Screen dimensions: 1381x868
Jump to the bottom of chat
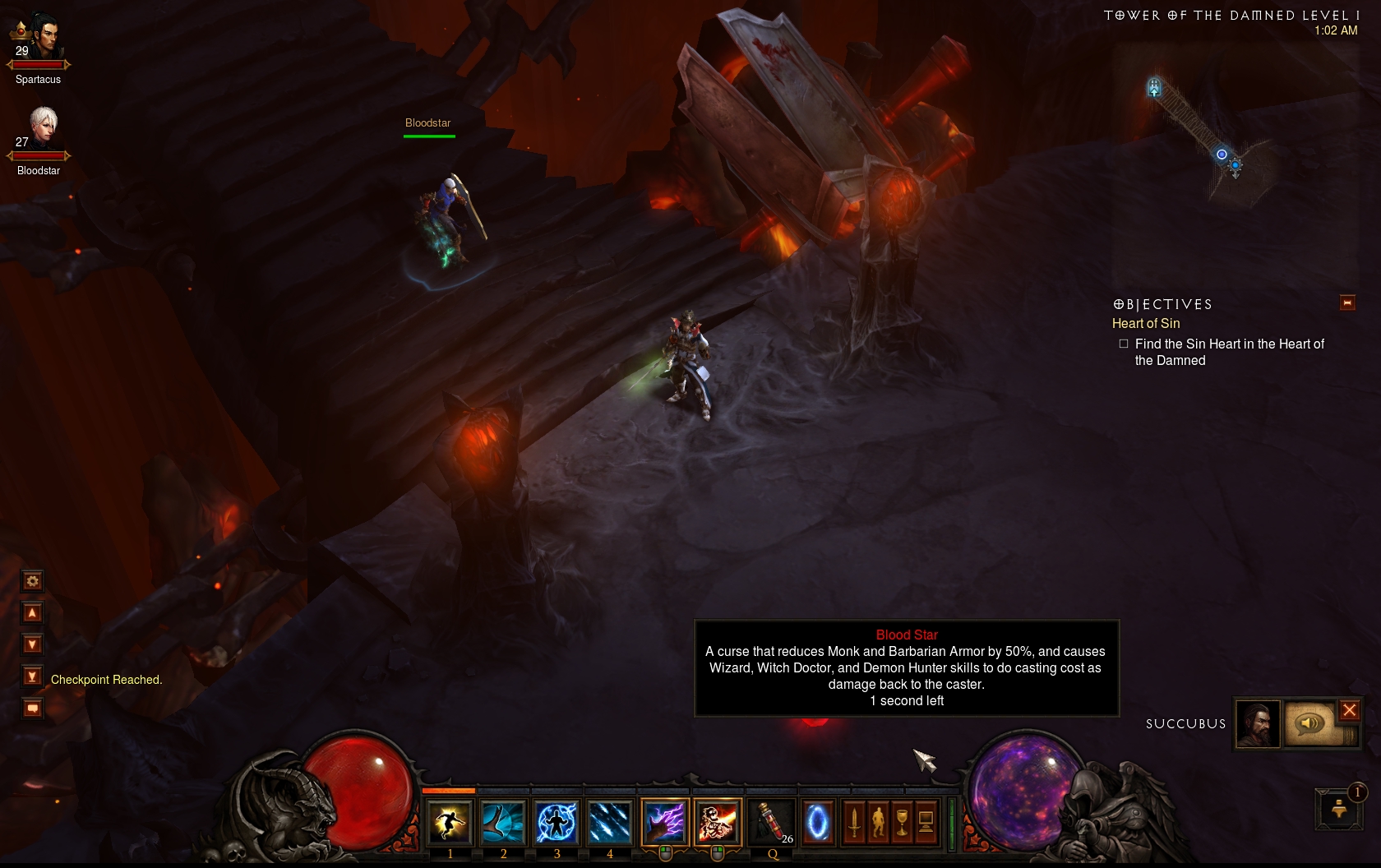click(32, 676)
